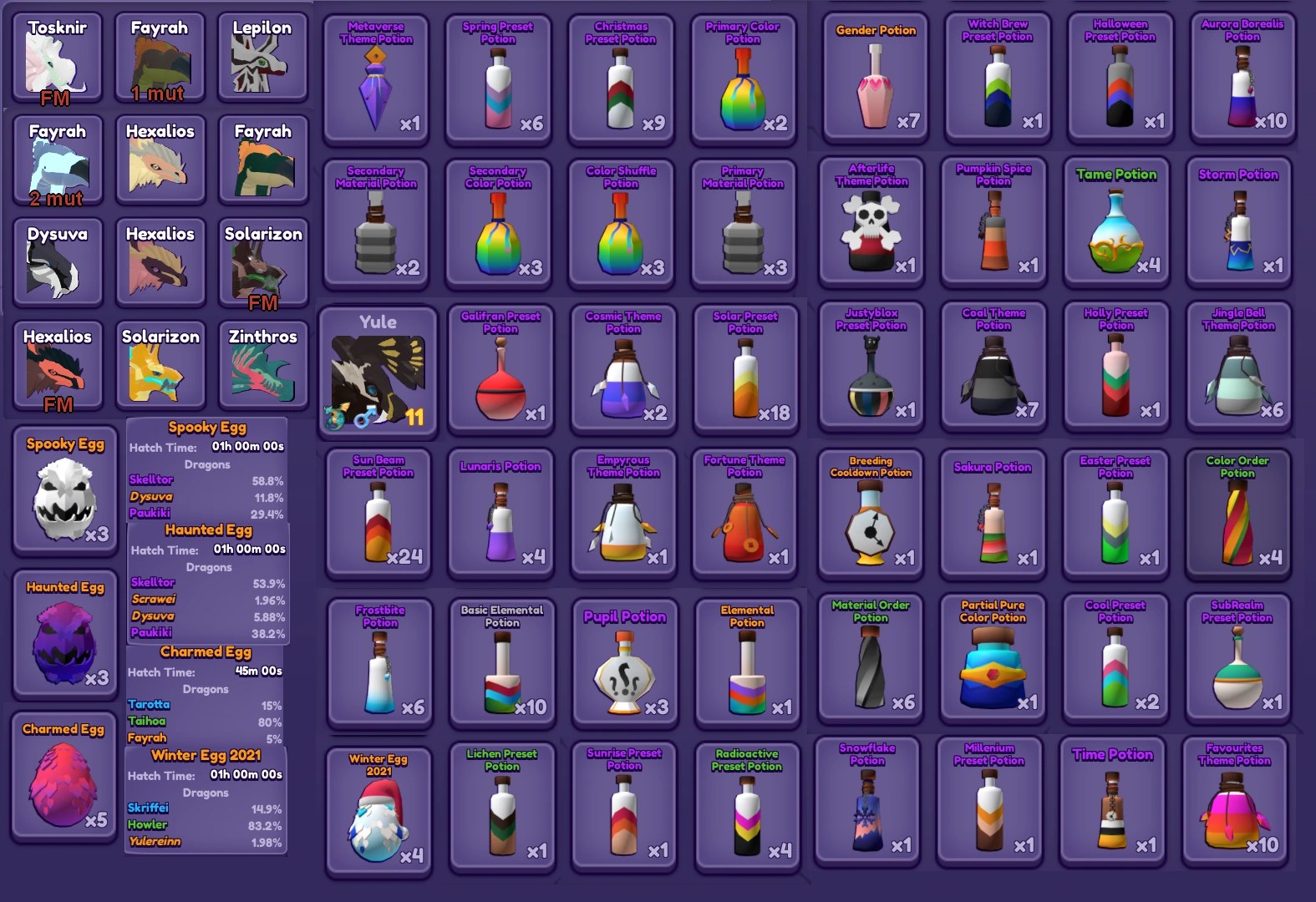Click the Solar Preset Potion stack
This screenshot has height=902, width=1316.
tap(744, 367)
